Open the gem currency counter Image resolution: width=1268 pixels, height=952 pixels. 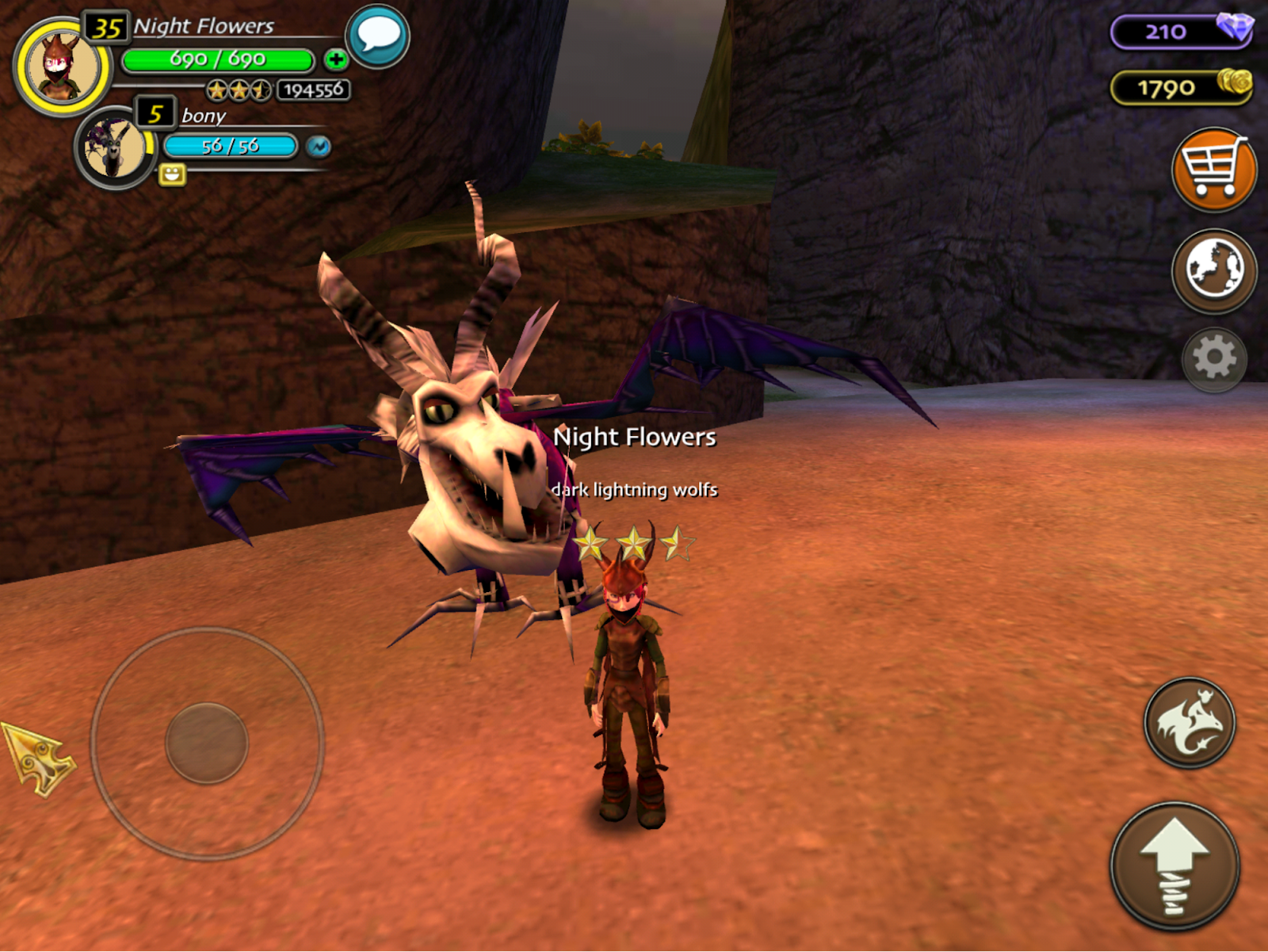[1181, 32]
